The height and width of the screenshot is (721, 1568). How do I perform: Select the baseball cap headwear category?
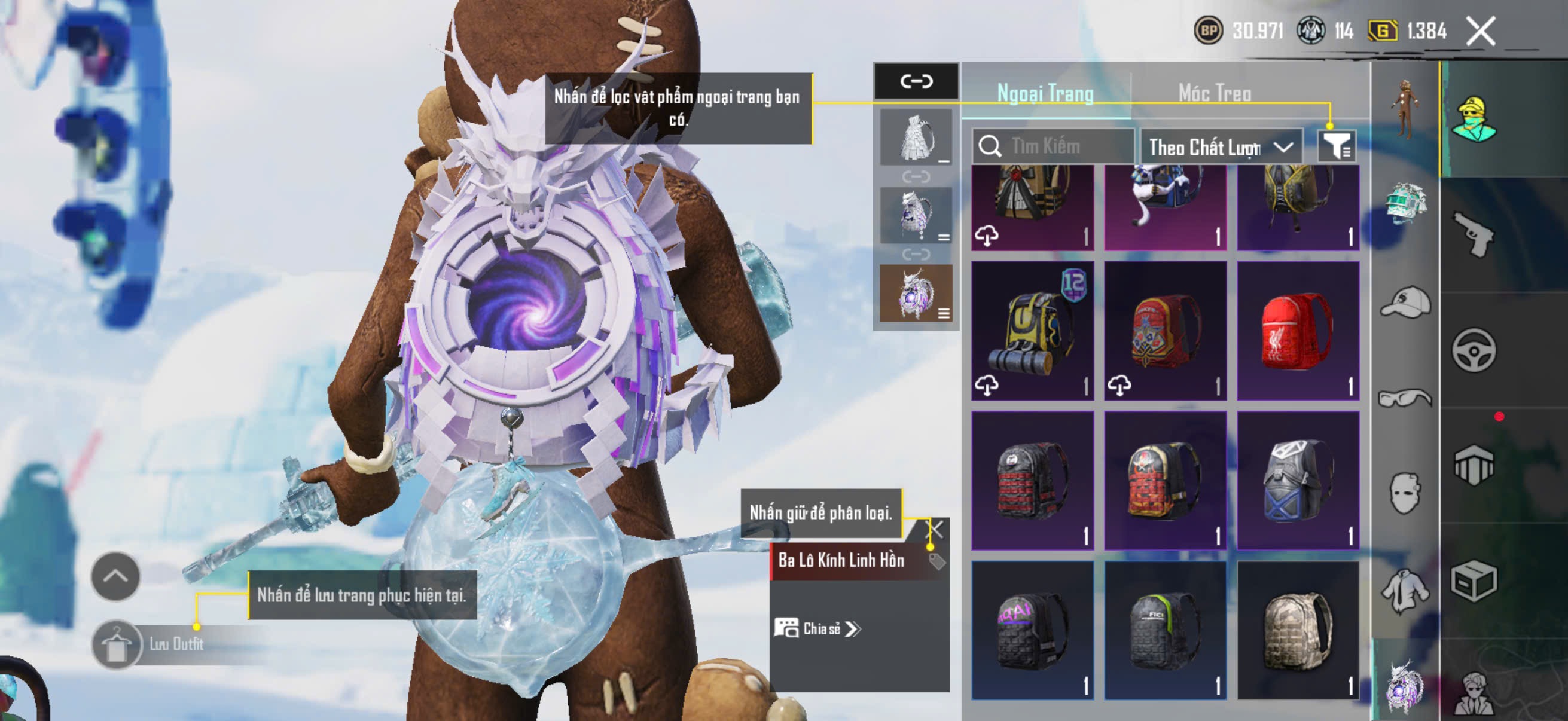1404,303
